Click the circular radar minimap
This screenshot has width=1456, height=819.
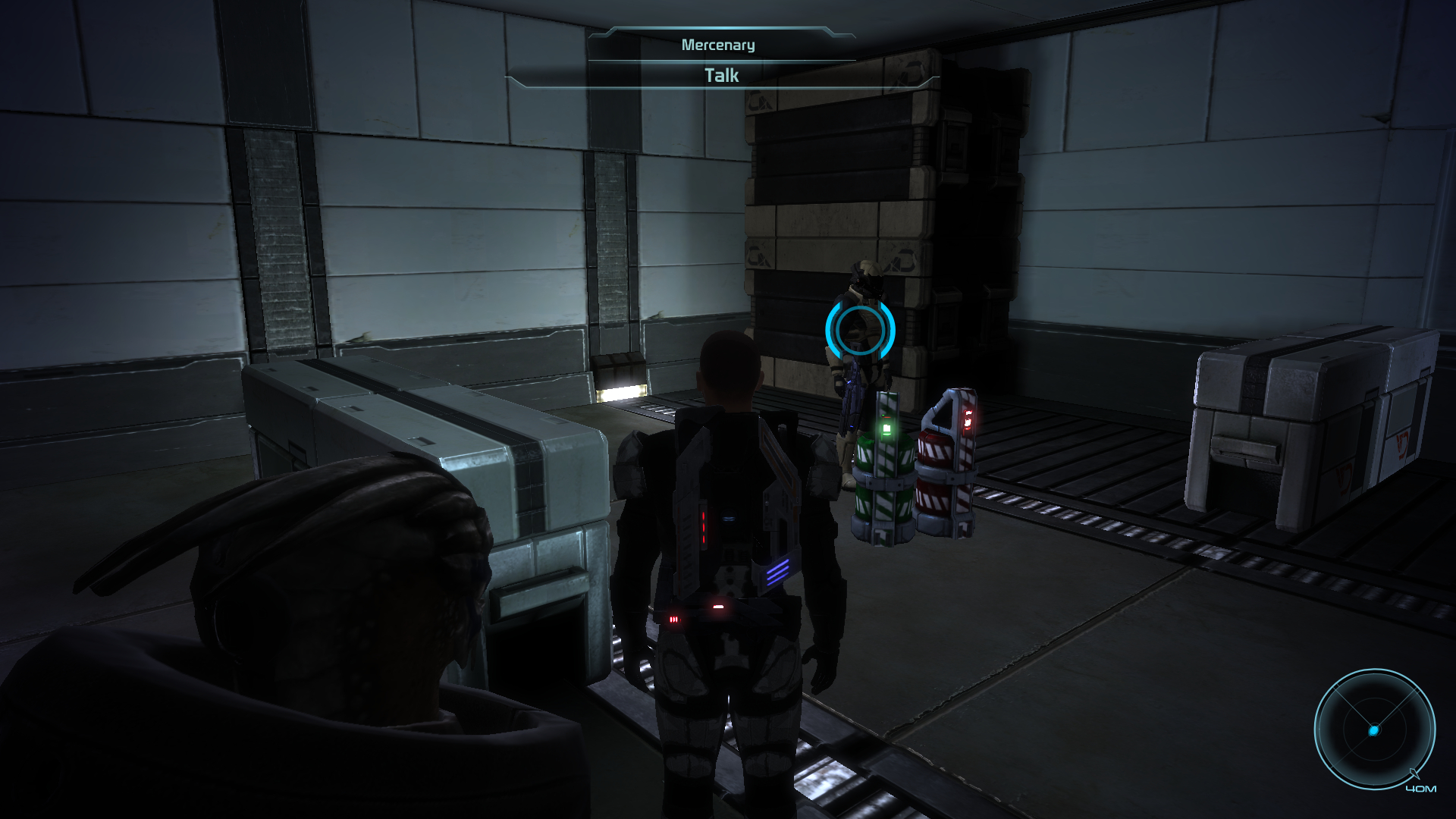point(1374,730)
